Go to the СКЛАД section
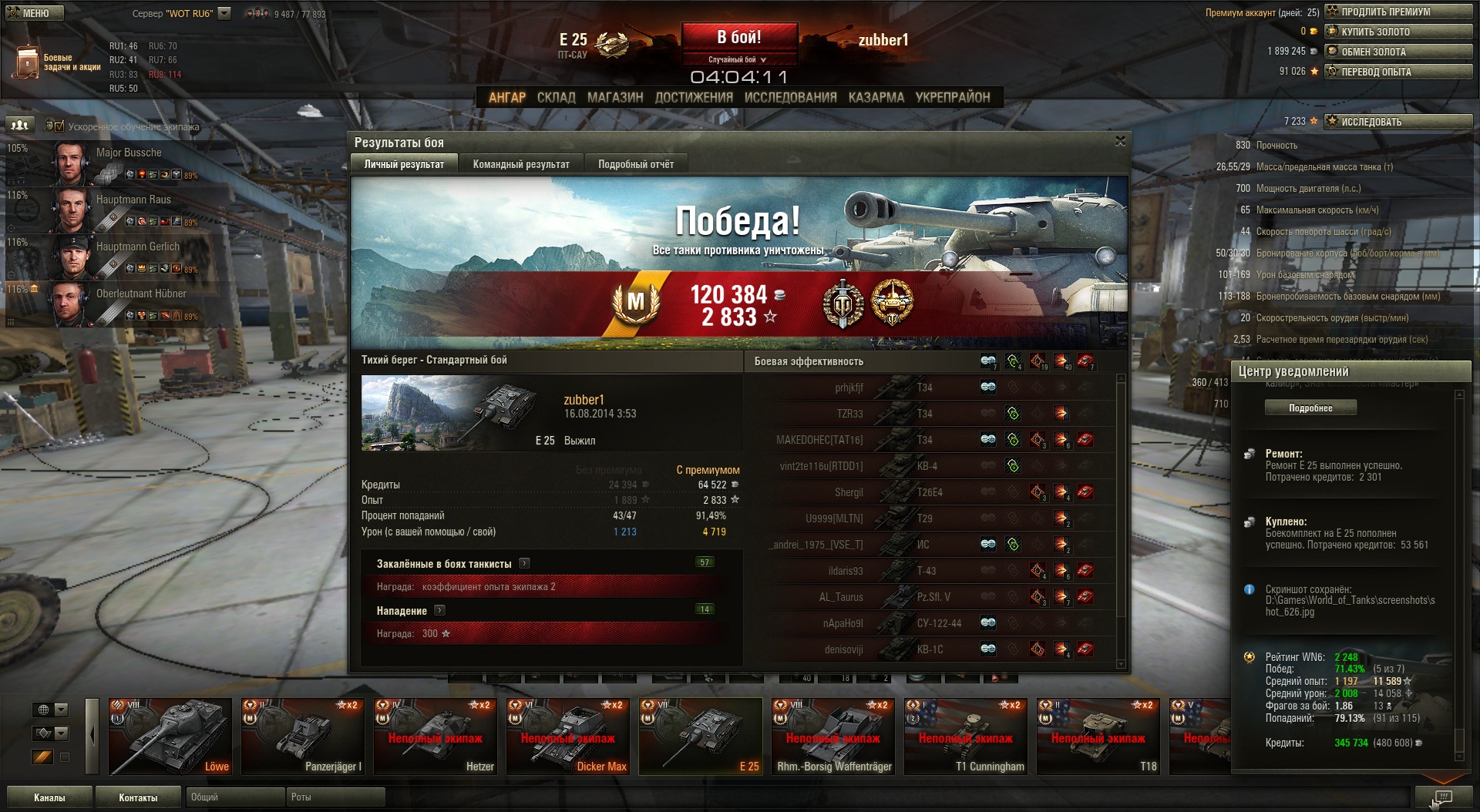 click(x=556, y=97)
